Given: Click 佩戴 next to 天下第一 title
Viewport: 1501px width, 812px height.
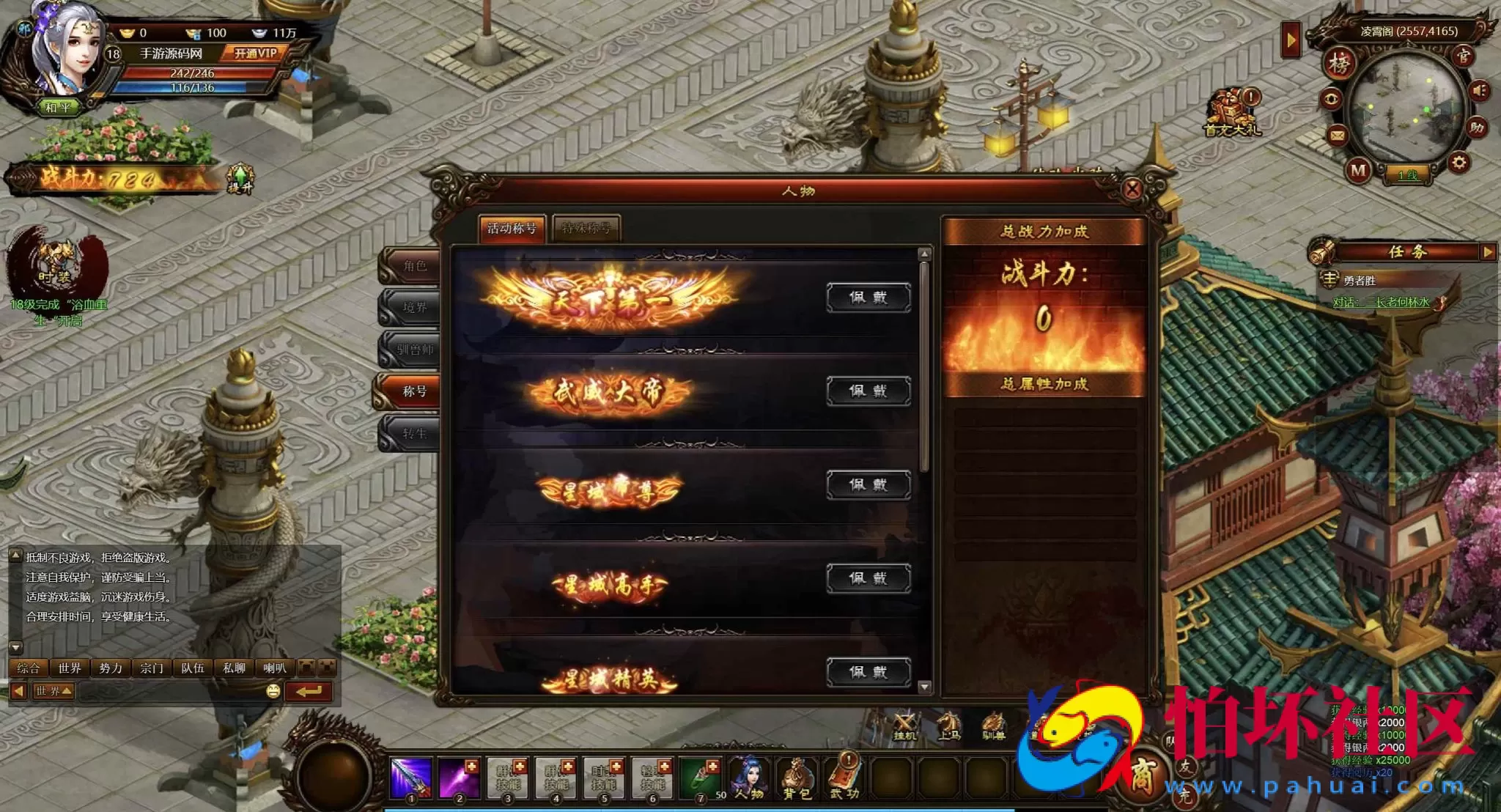Looking at the screenshot, I should (x=867, y=298).
